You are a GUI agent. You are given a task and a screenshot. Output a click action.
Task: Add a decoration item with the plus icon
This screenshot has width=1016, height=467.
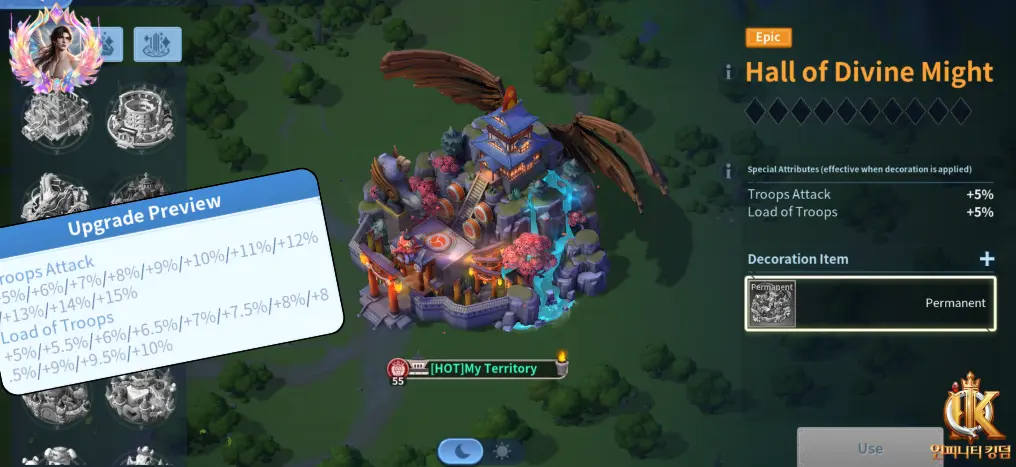pos(987,259)
